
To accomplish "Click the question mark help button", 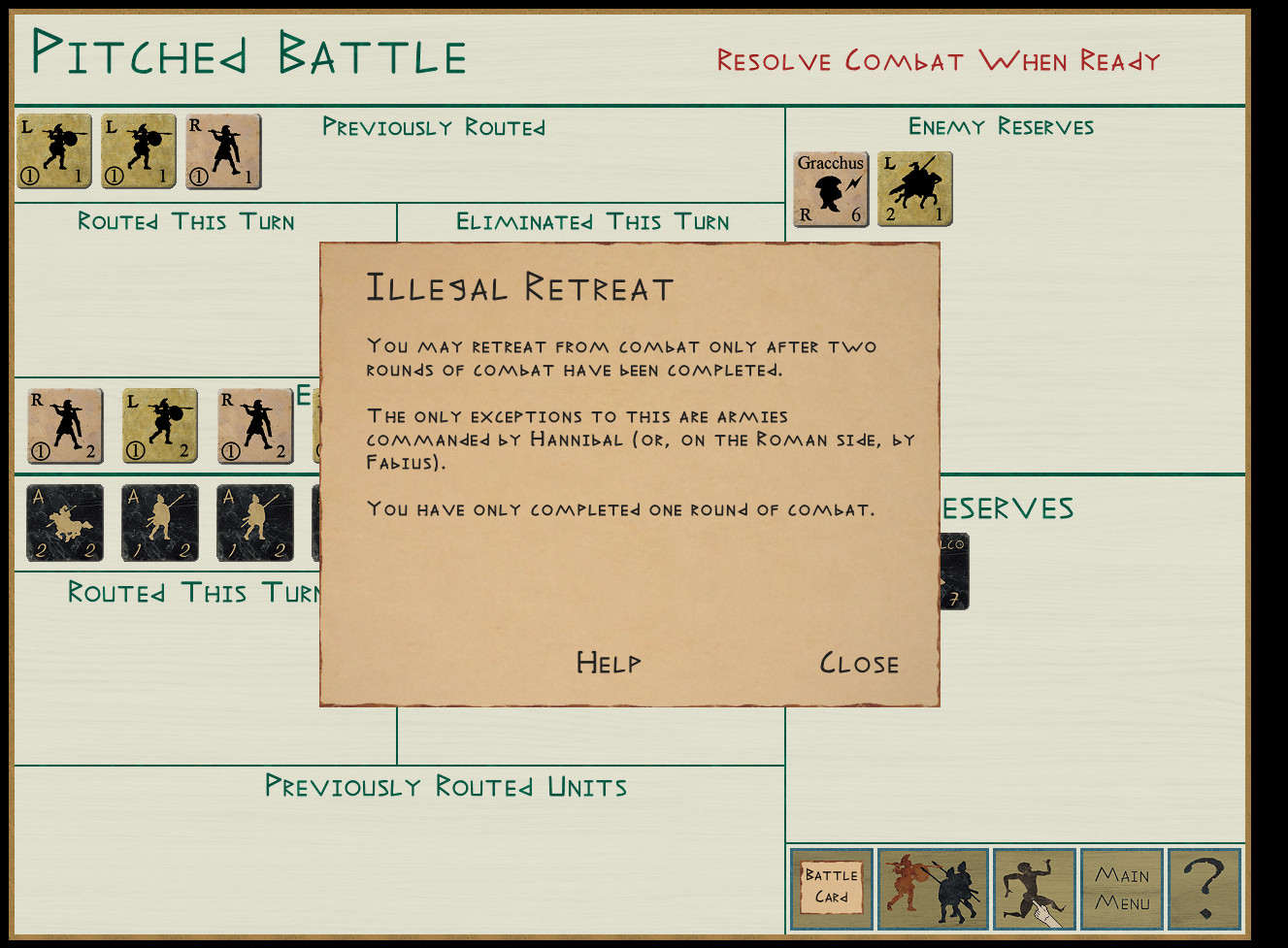I will pyautogui.click(x=1205, y=888).
